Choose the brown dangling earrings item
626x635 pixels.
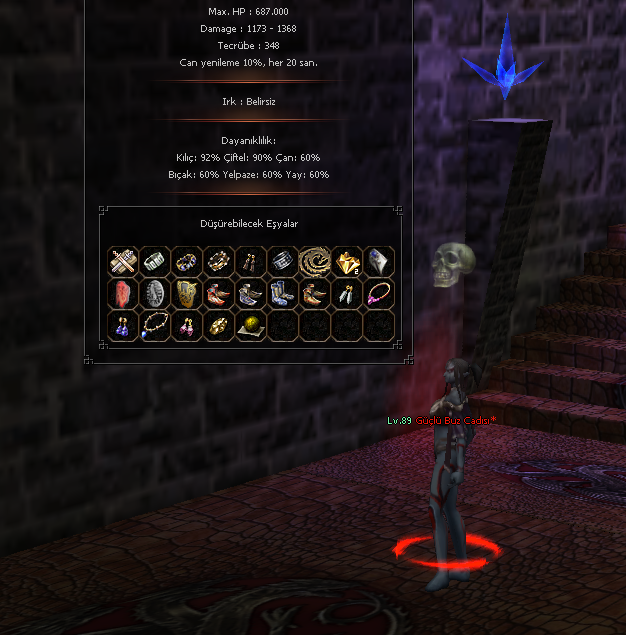[250, 261]
